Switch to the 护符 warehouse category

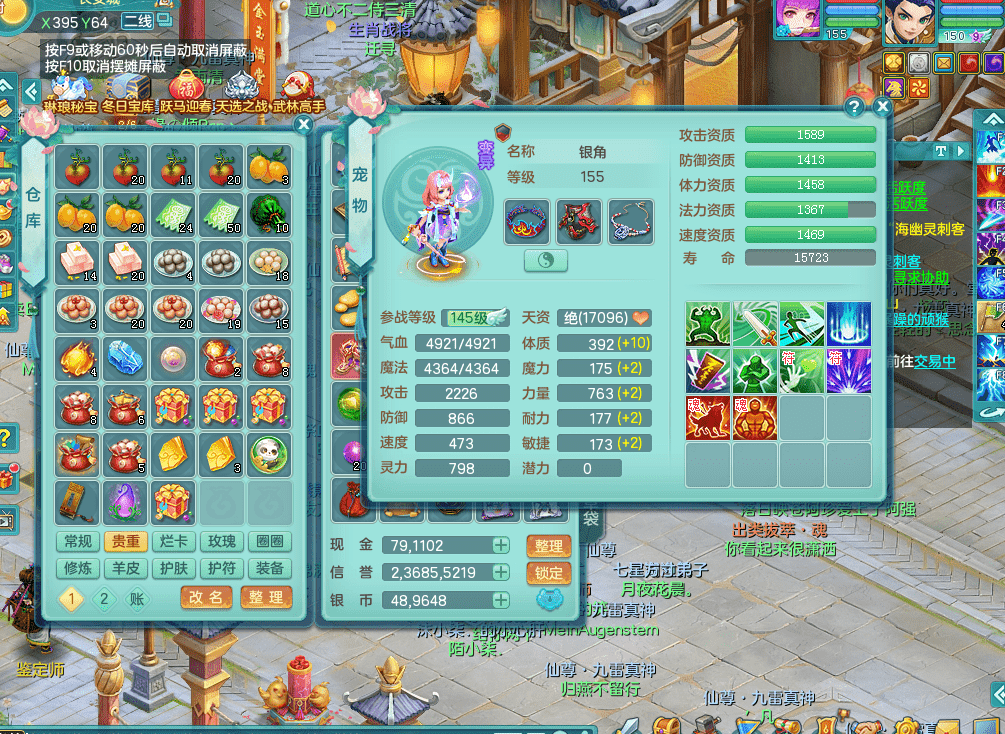pyautogui.click(x=222, y=568)
